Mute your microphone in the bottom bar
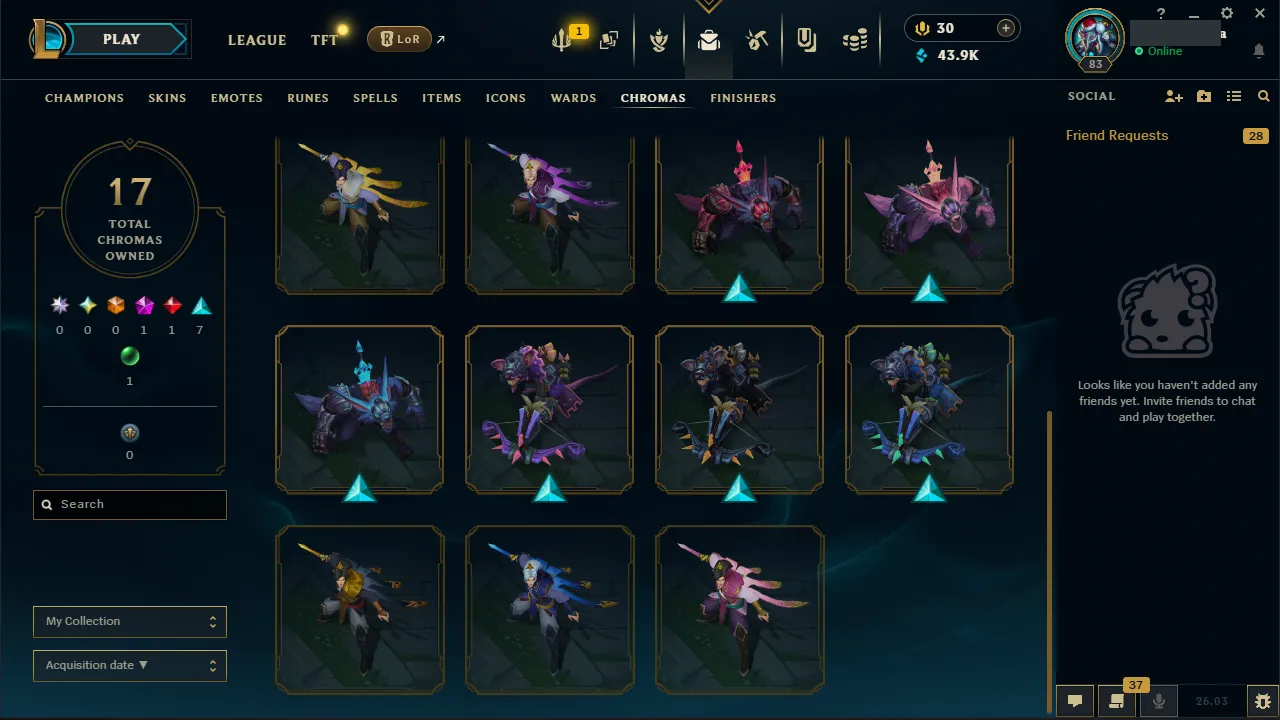This screenshot has height=720, width=1280. click(x=1158, y=701)
